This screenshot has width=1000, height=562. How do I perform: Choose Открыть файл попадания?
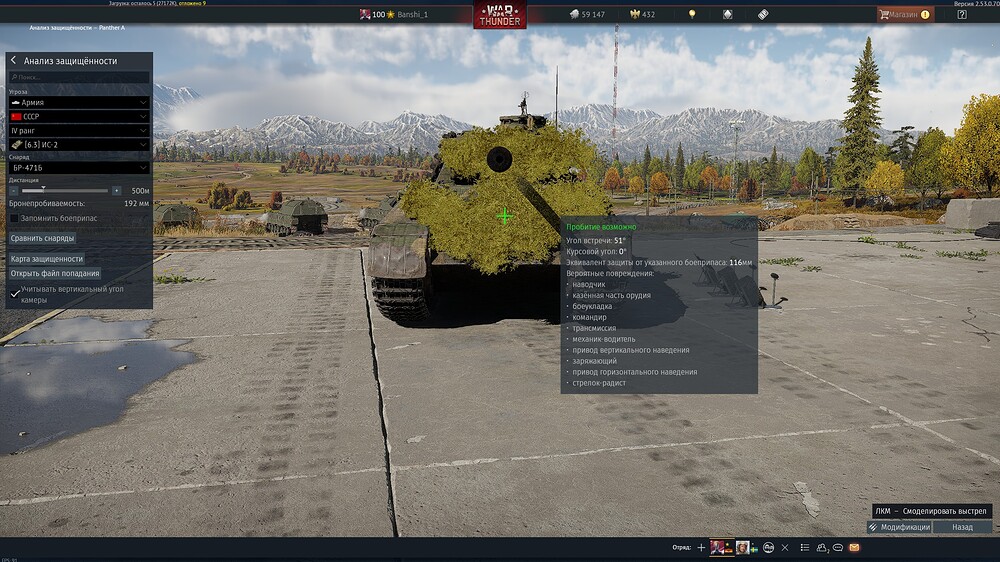click(x=55, y=273)
